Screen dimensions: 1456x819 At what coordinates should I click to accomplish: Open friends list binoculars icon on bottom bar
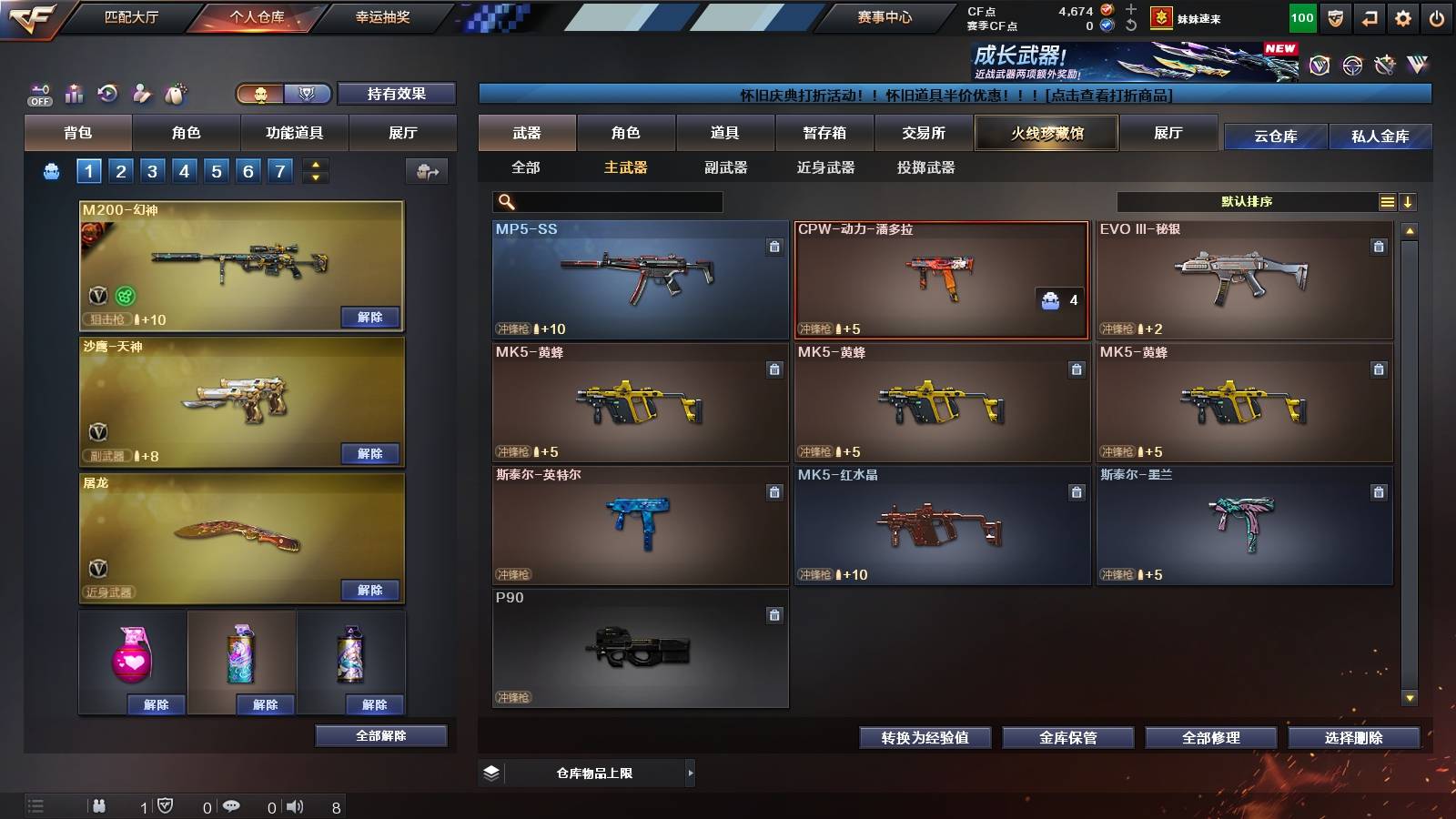(100, 806)
